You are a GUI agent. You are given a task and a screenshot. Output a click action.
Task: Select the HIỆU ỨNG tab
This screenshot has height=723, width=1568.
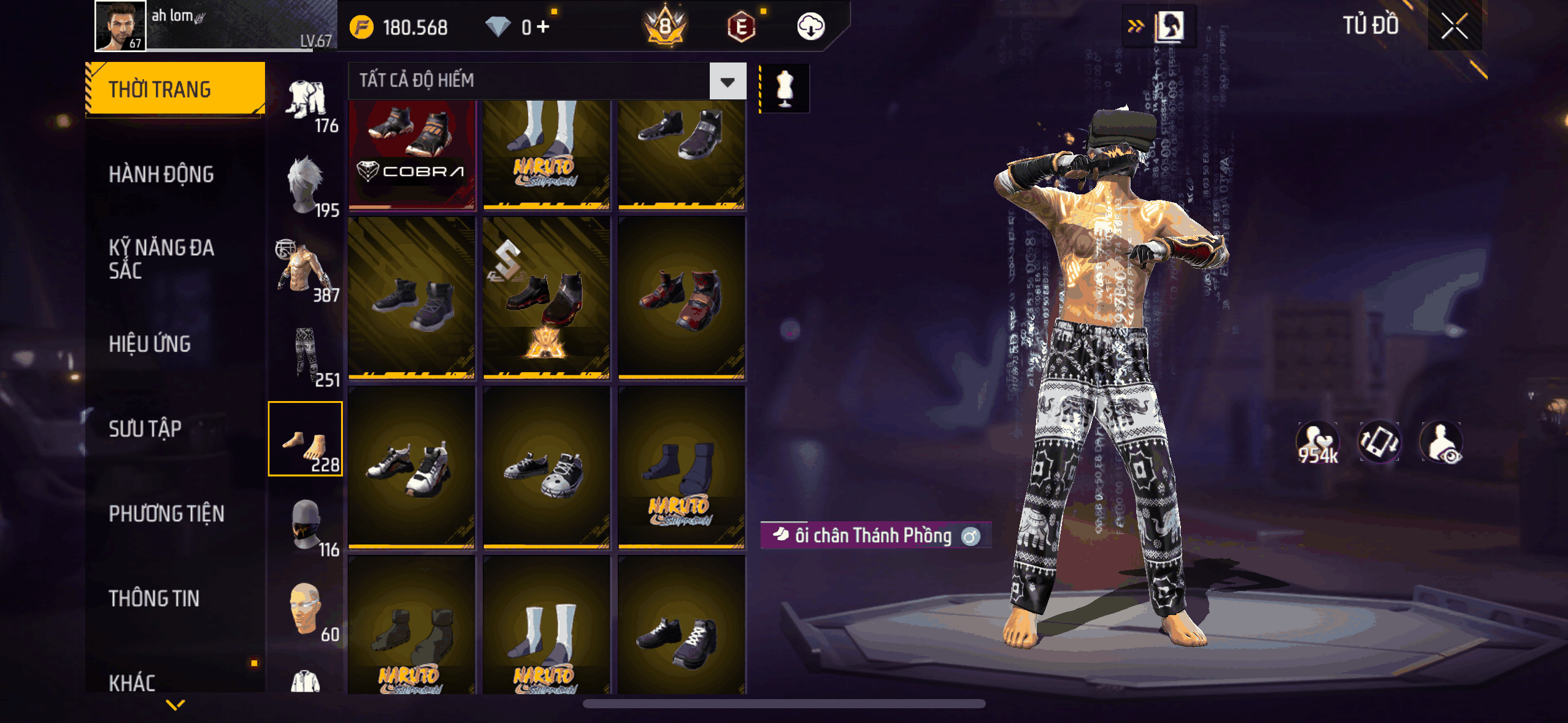pos(150,344)
